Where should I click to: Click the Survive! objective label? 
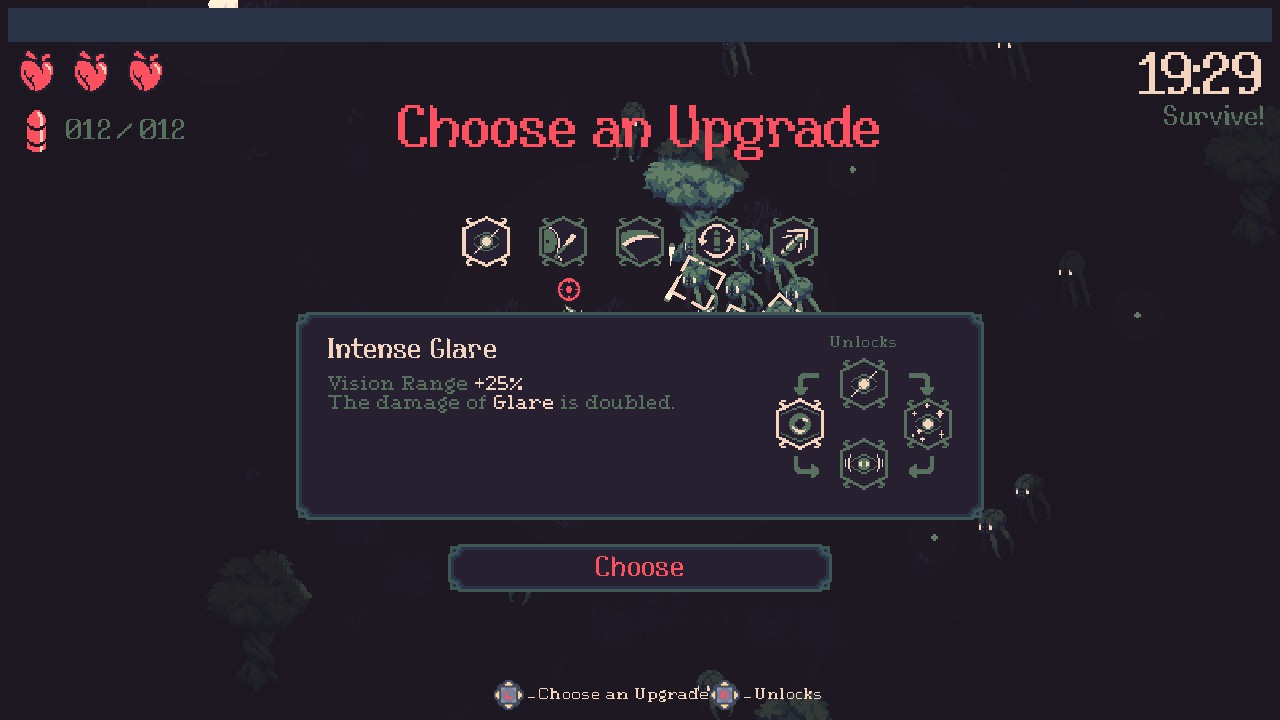(x=1213, y=116)
